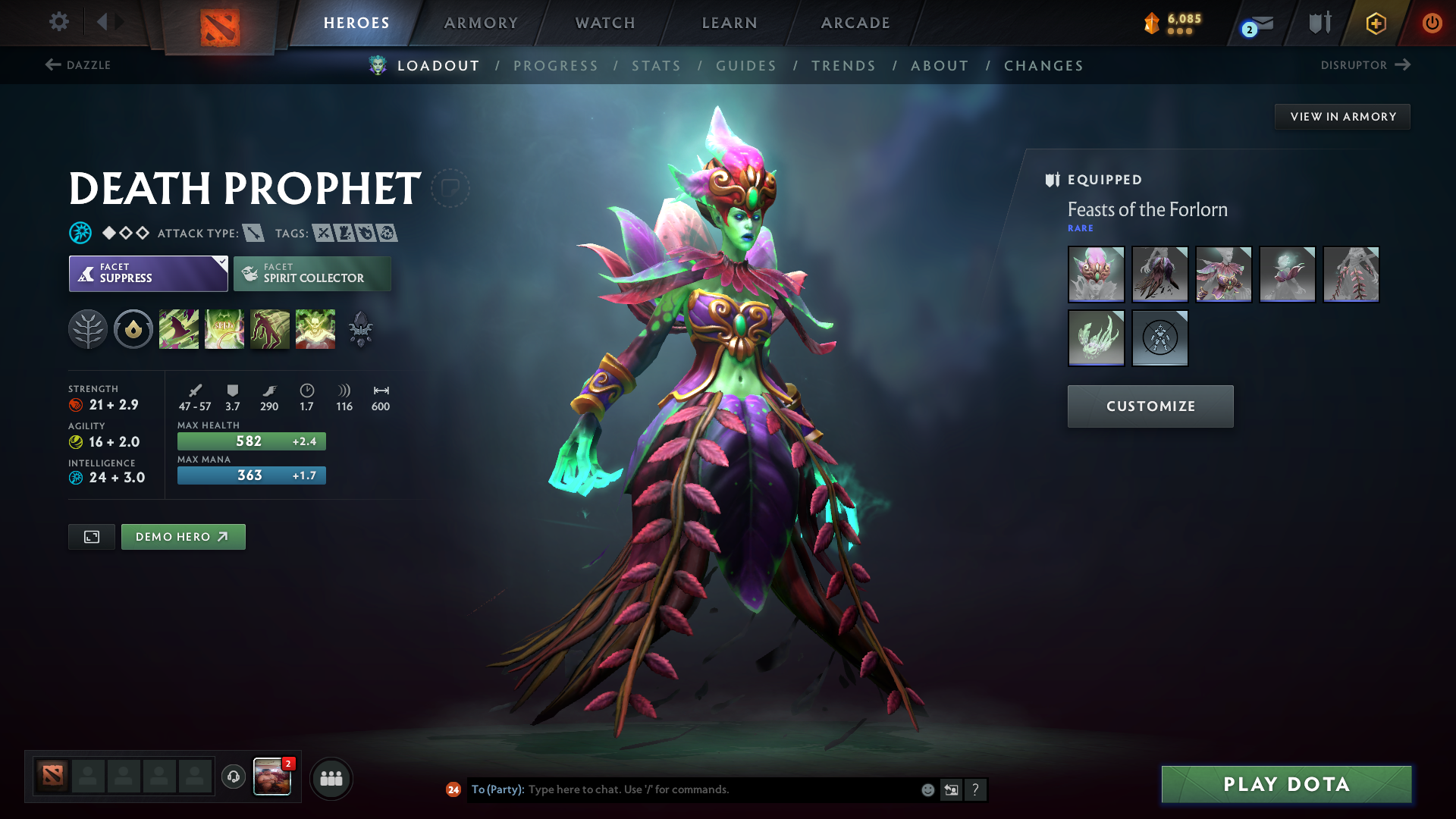1456x819 pixels.
Task: Open the Death Prophet talent tree icon
Action: (88, 328)
